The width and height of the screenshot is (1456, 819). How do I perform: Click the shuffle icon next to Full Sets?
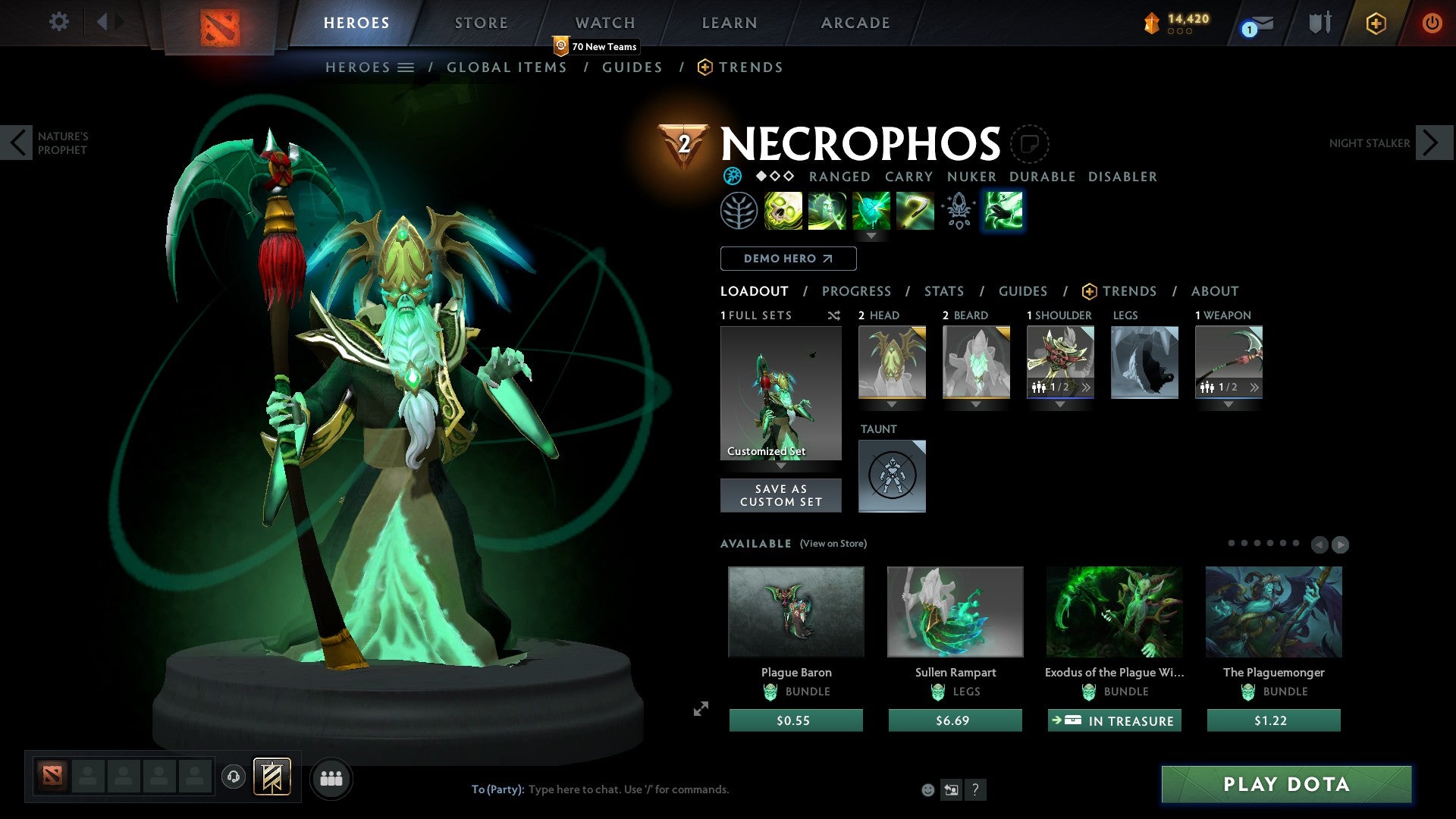click(x=833, y=315)
